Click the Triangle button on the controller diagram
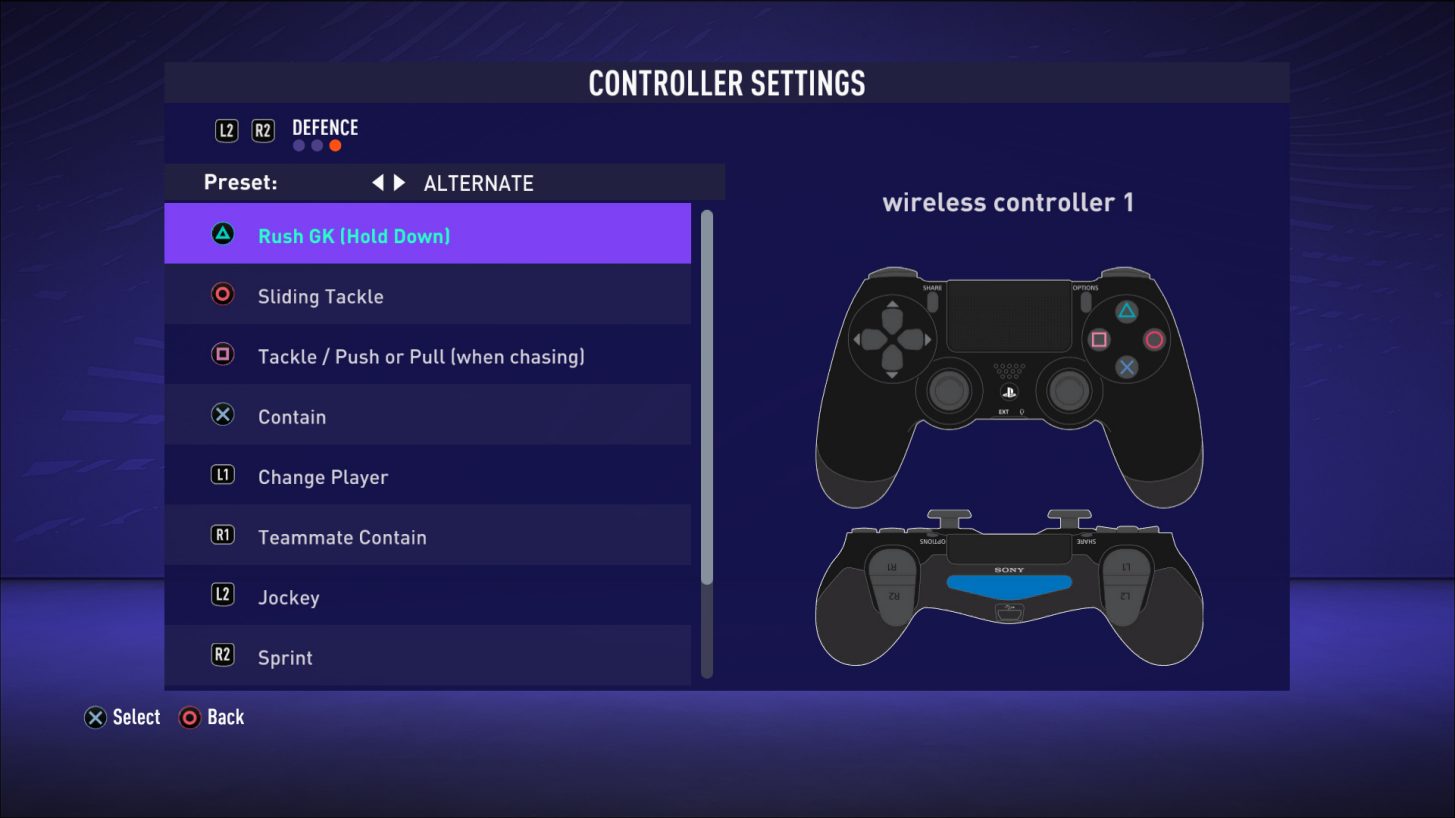The width and height of the screenshot is (1455, 818). (x=1127, y=311)
